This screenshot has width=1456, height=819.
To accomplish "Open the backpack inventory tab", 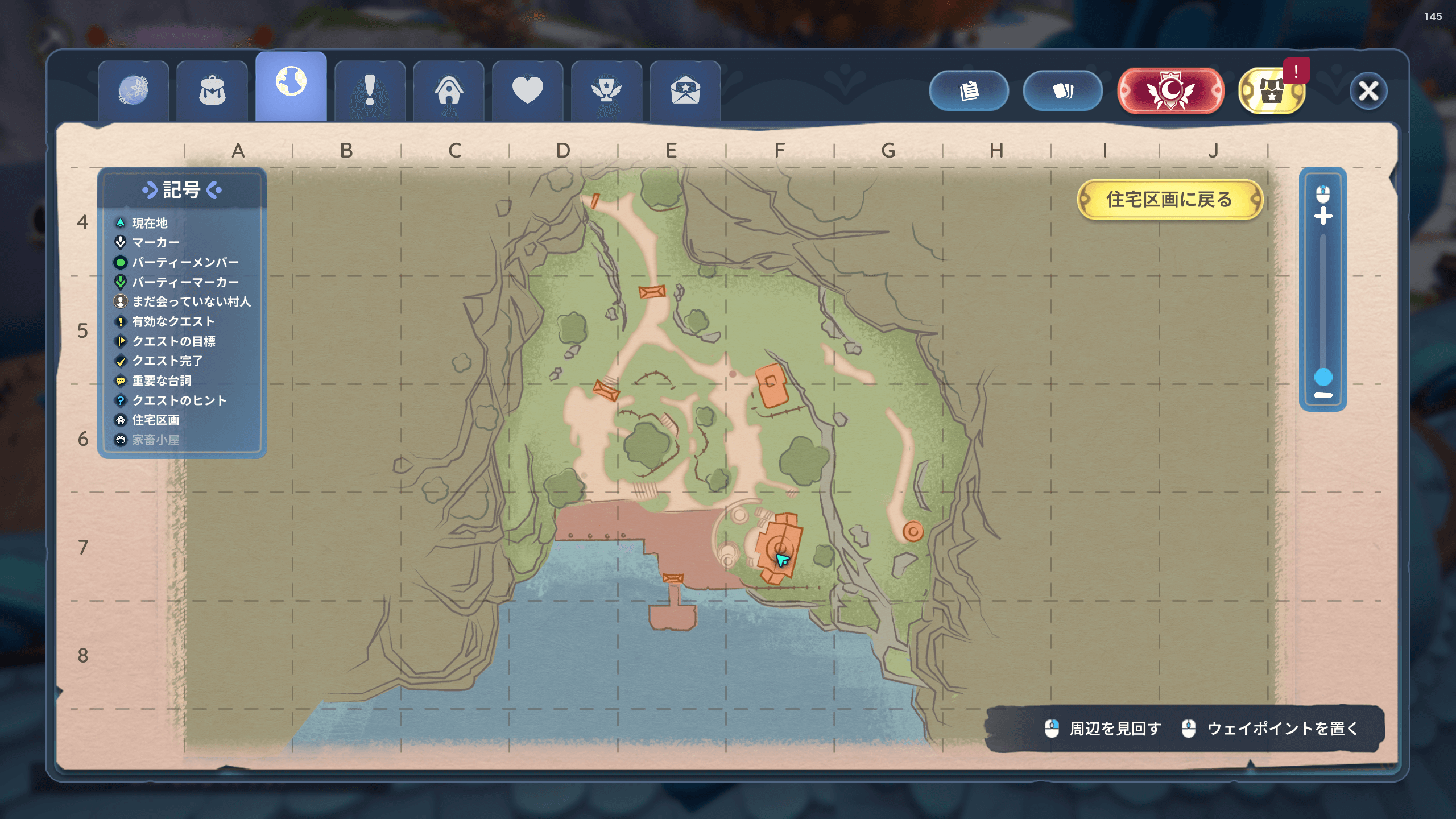I will tap(212, 91).
